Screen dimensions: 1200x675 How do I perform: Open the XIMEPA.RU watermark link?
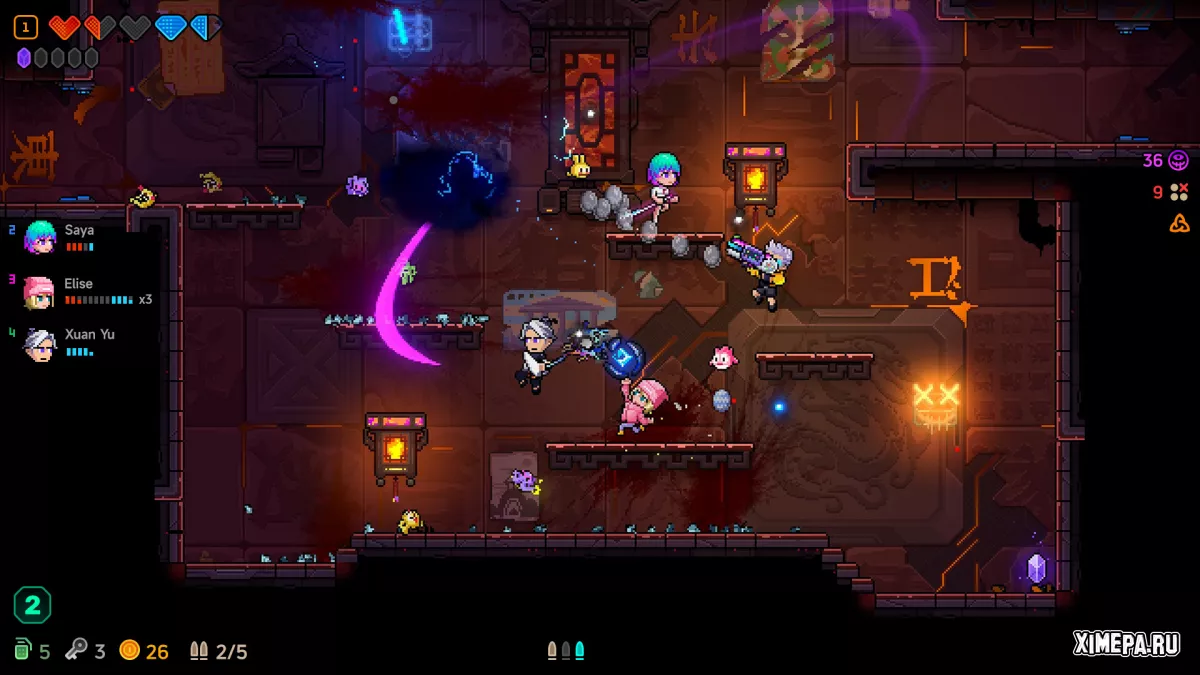(1126, 645)
